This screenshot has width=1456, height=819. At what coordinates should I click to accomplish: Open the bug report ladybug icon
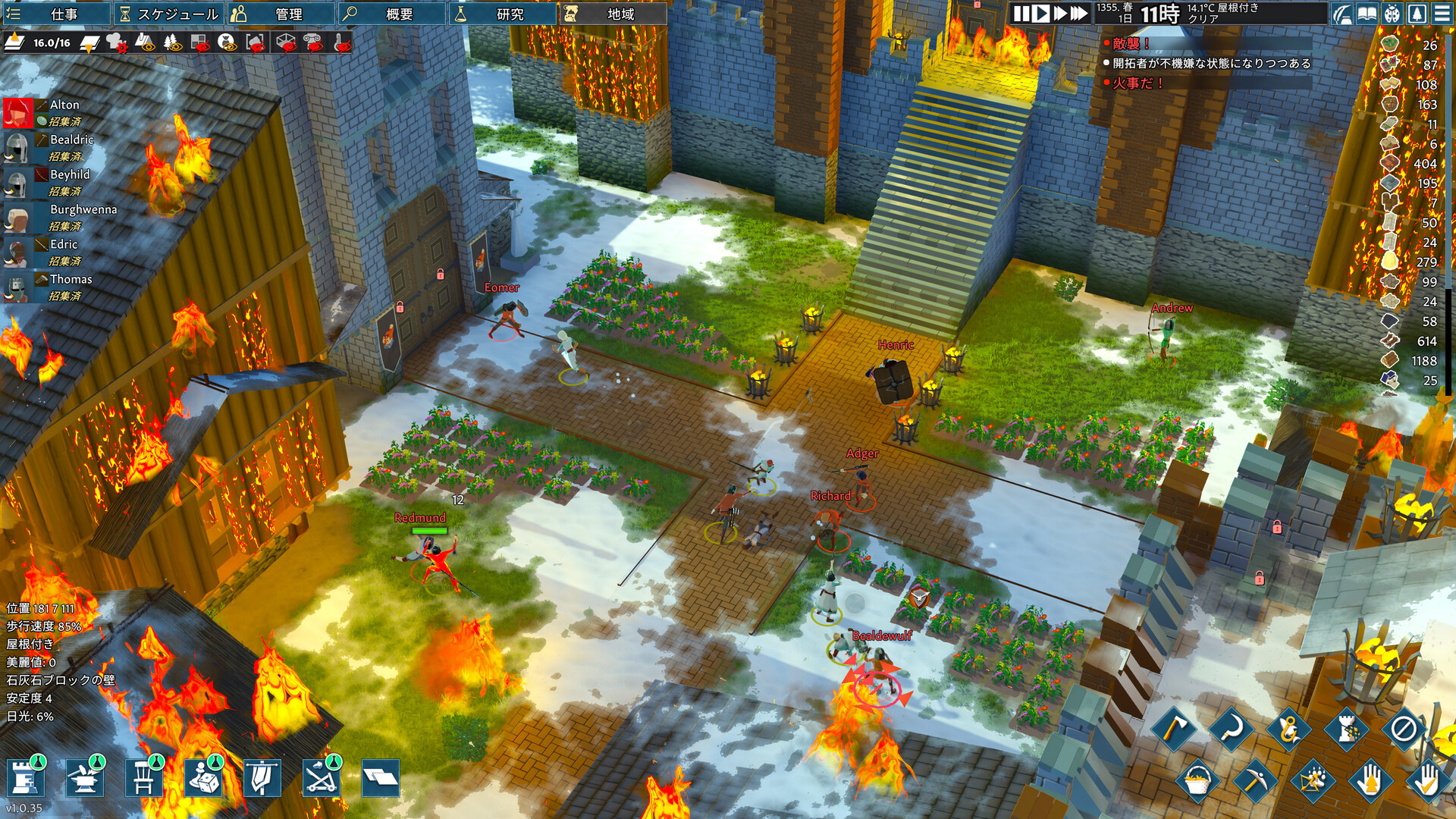1393,14
